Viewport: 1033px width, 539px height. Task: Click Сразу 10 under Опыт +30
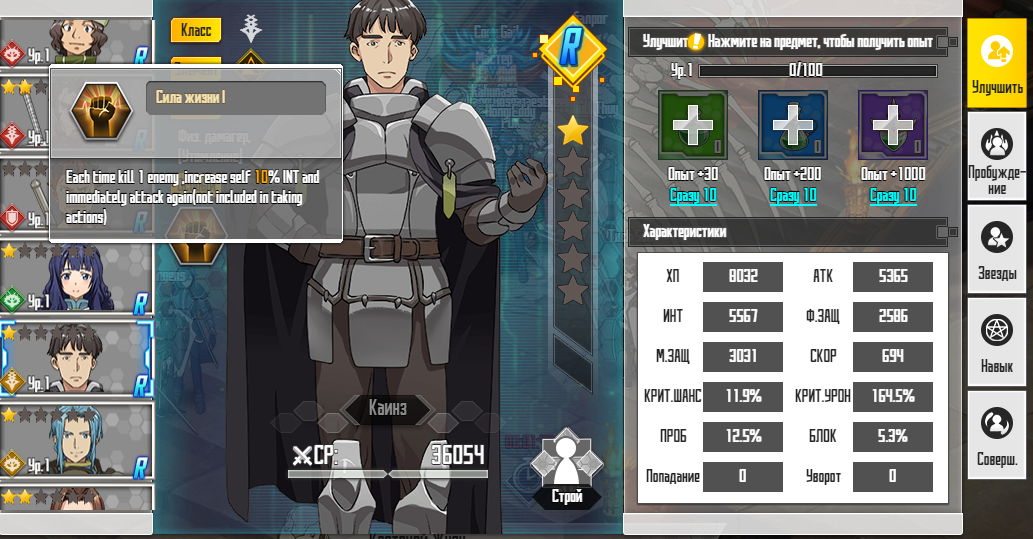pyautogui.click(x=693, y=195)
